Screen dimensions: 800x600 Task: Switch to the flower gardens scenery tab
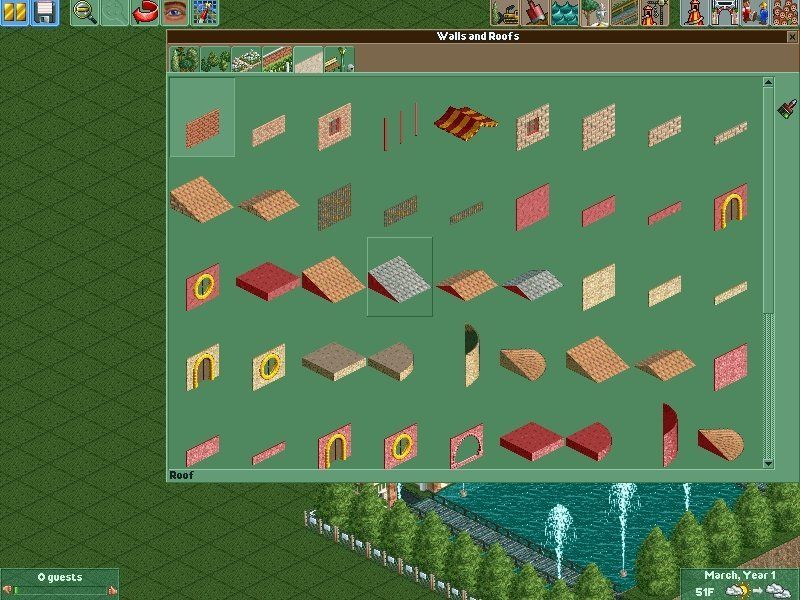pos(245,60)
